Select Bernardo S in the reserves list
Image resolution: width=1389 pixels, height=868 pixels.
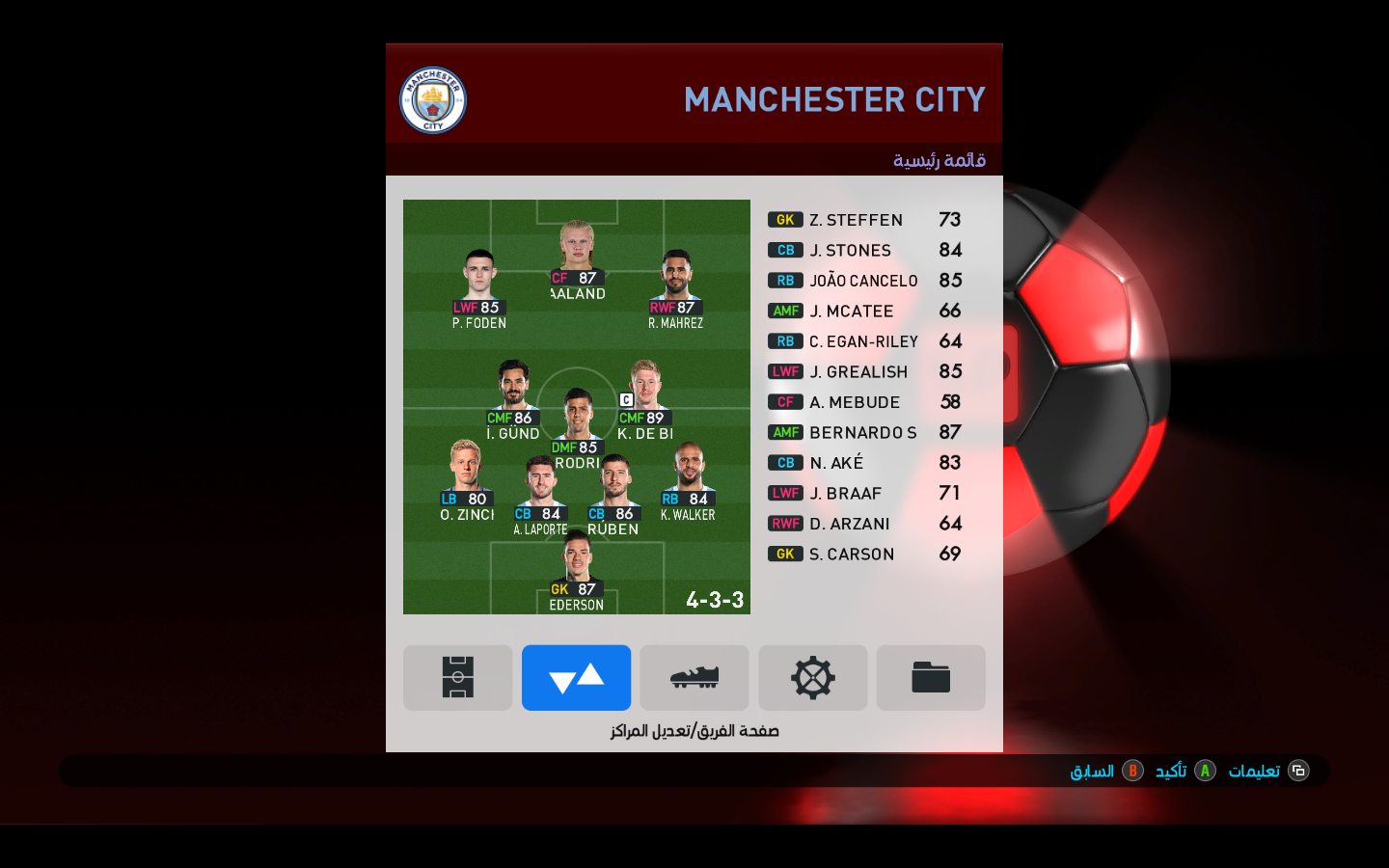tap(862, 433)
